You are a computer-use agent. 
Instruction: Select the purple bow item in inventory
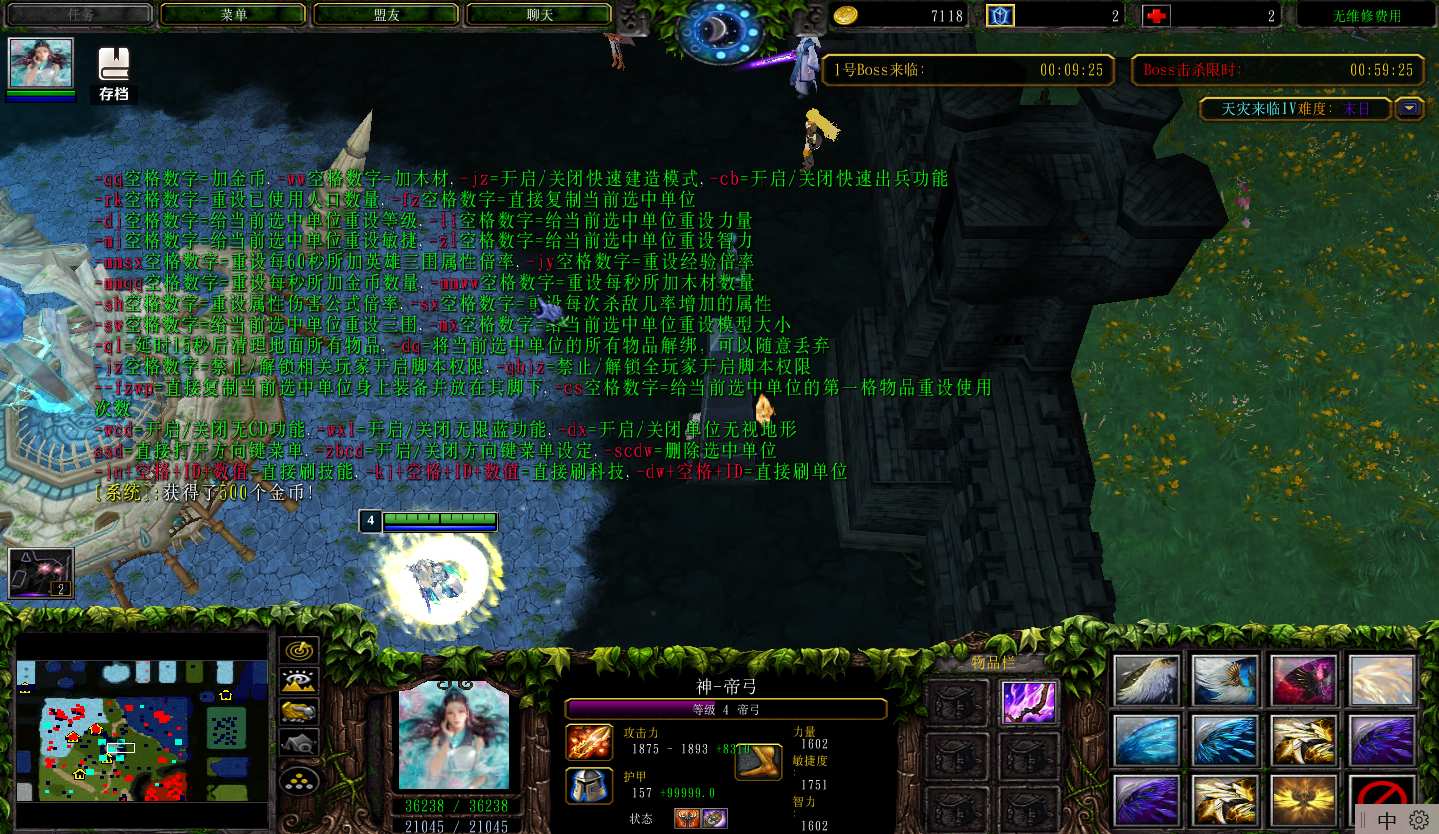tap(1029, 702)
